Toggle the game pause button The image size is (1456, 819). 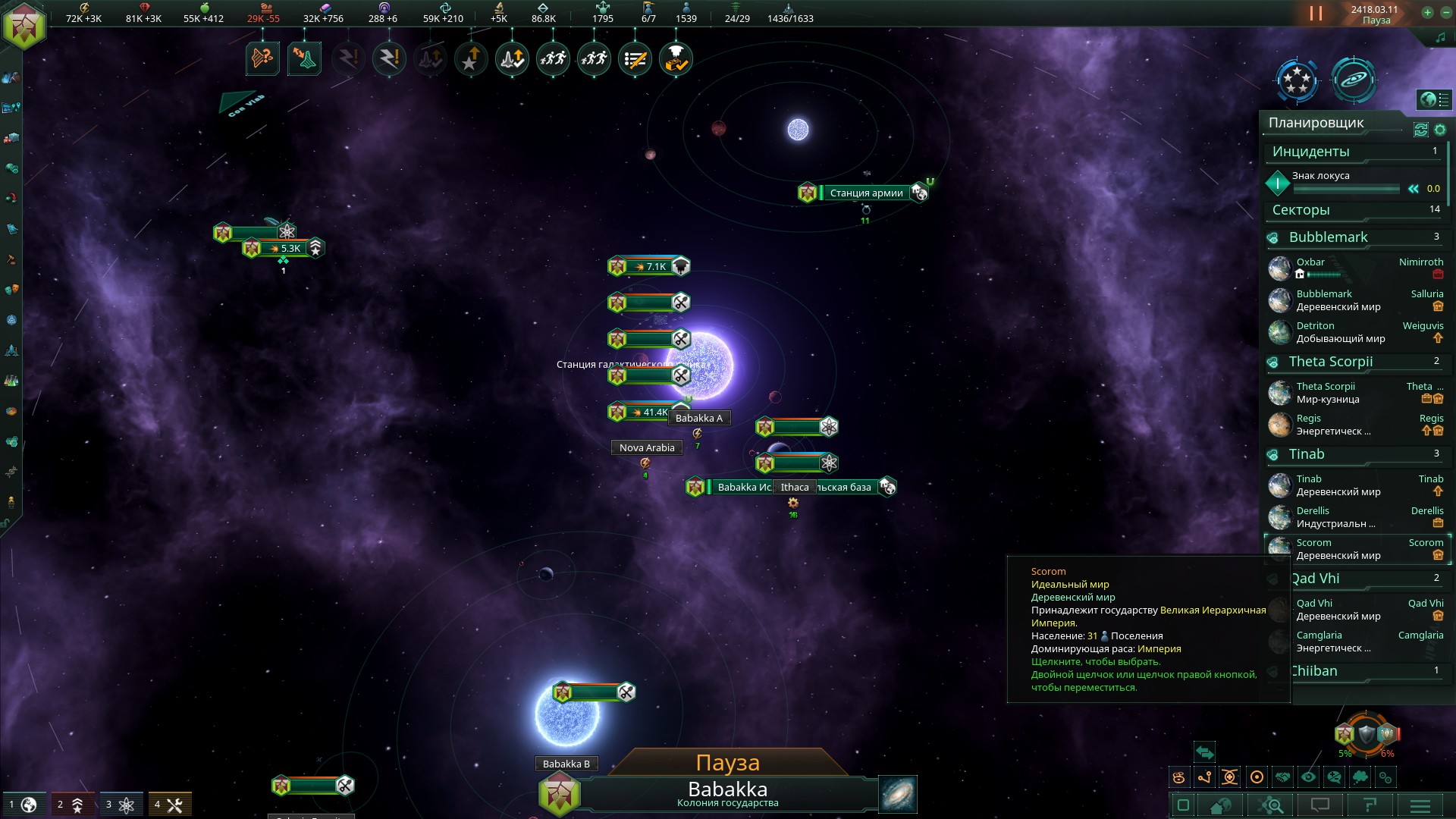1316,14
